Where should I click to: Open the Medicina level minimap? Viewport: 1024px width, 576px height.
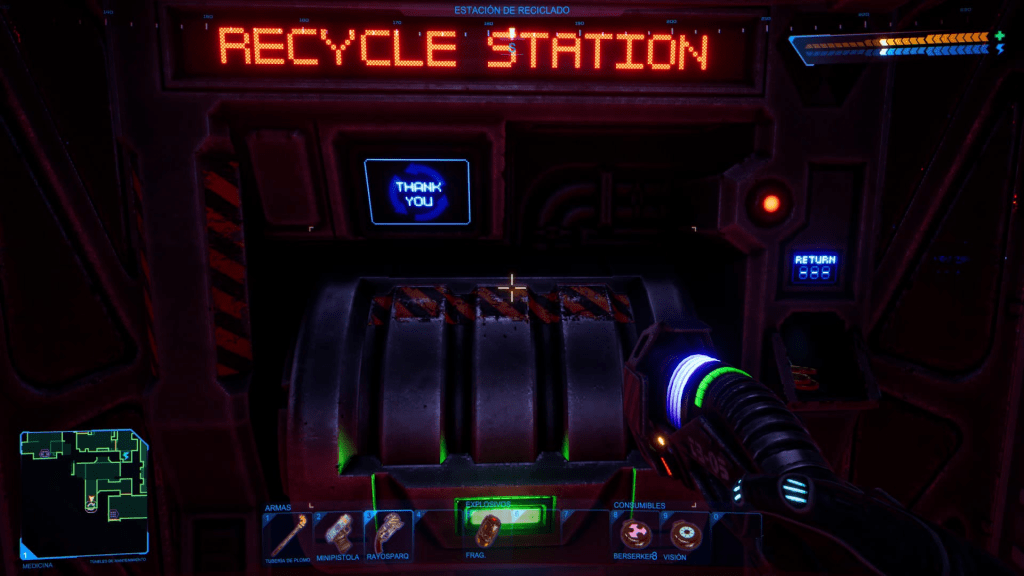click(84, 489)
